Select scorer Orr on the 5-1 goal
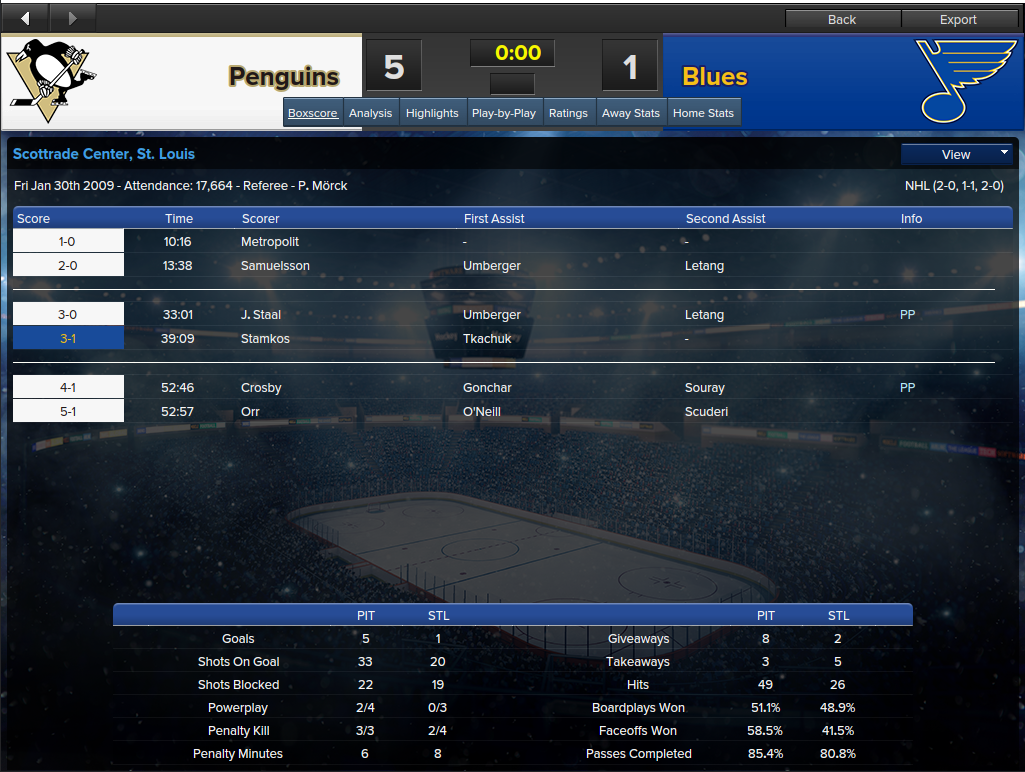The height and width of the screenshot is (772, 1025). (251, 412)
